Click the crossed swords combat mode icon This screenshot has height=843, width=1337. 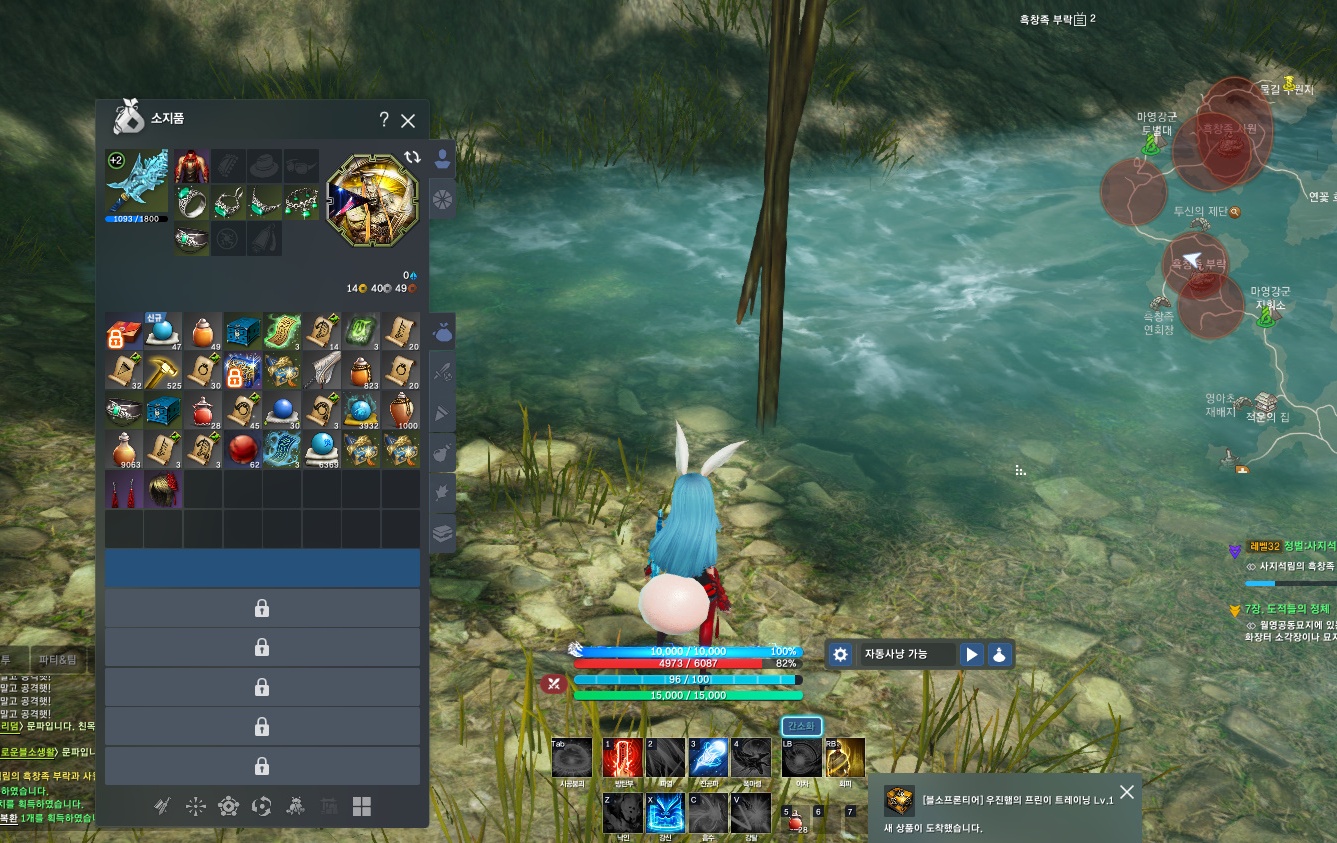point(553,684)
